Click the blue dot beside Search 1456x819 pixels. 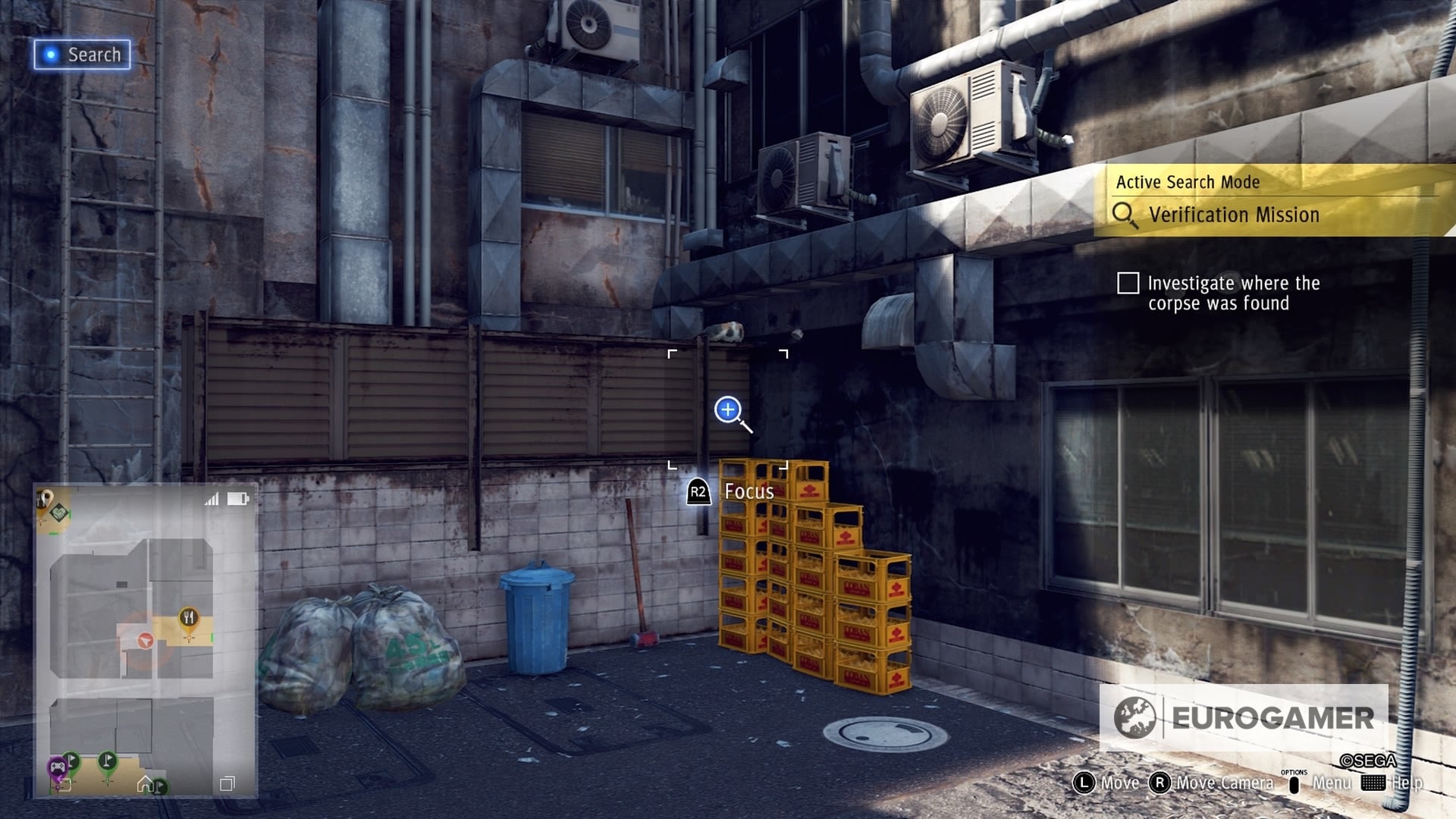[x=49, y=54]
